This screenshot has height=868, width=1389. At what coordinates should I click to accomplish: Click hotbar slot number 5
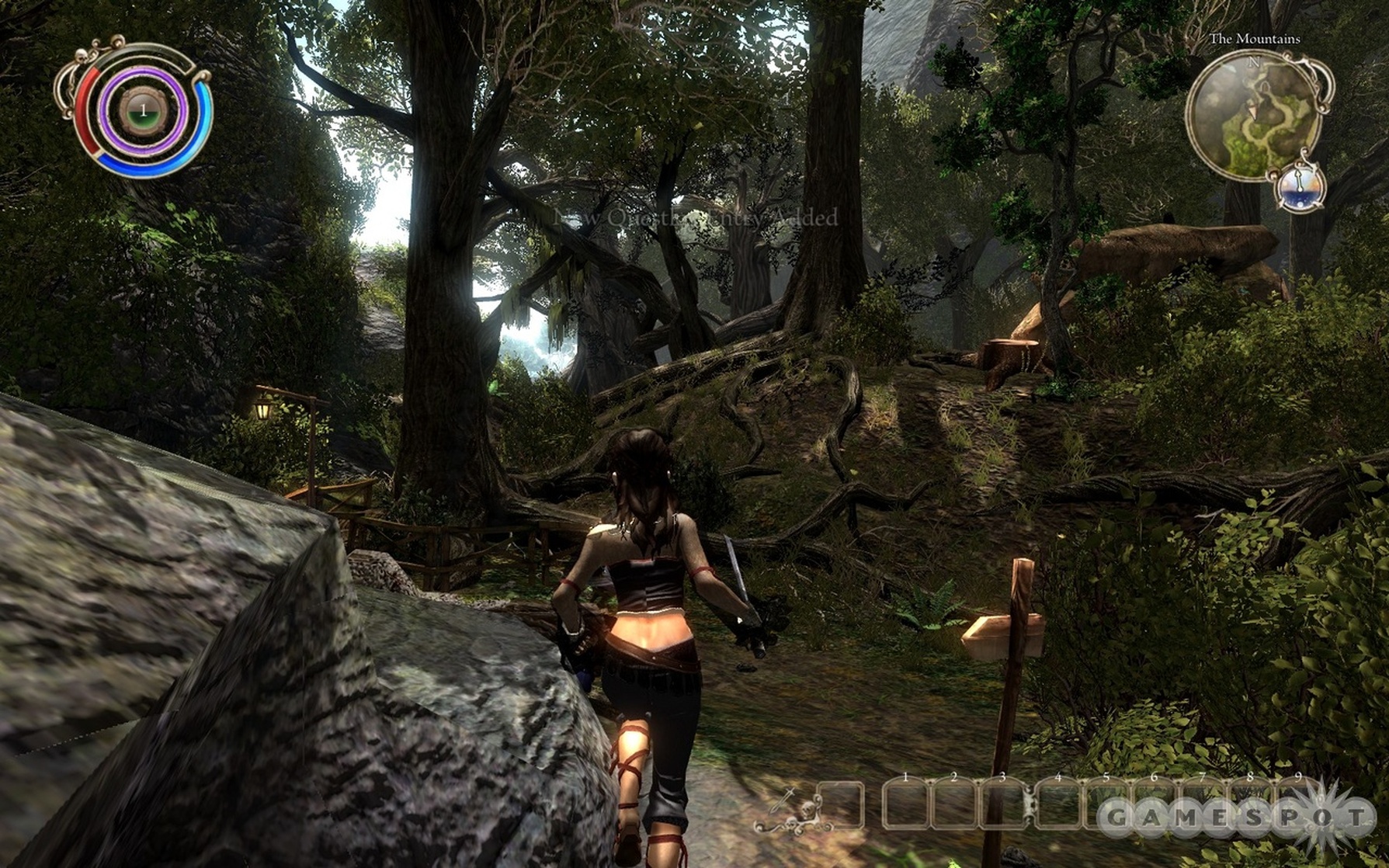click(x=1106, y=805)
